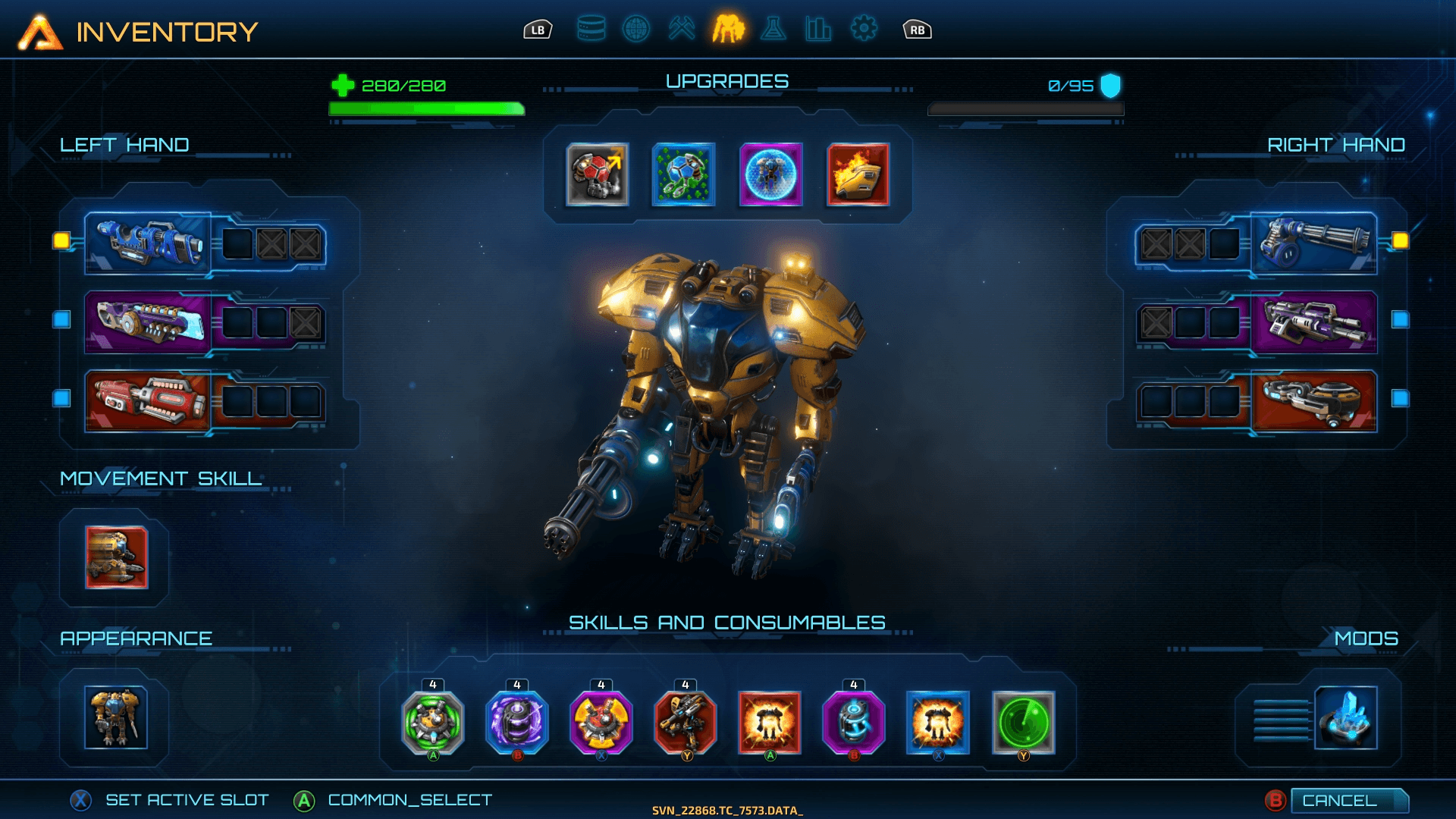1456x819 pixels.
Task: Pick the red left-hand flamethrower slot
Action: click(148, 401)
